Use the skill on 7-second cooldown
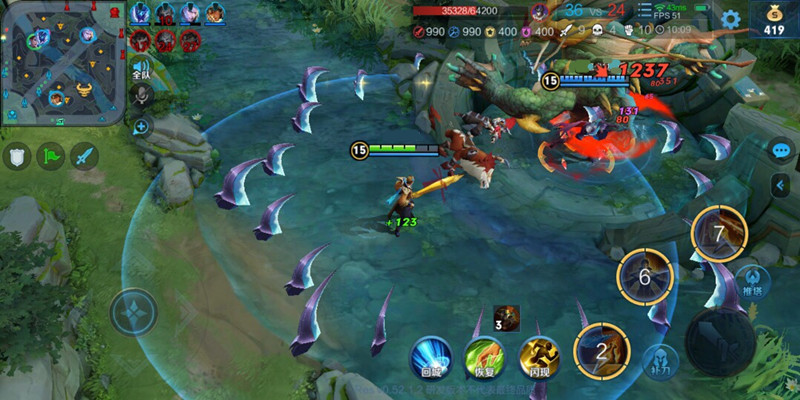 718,232
